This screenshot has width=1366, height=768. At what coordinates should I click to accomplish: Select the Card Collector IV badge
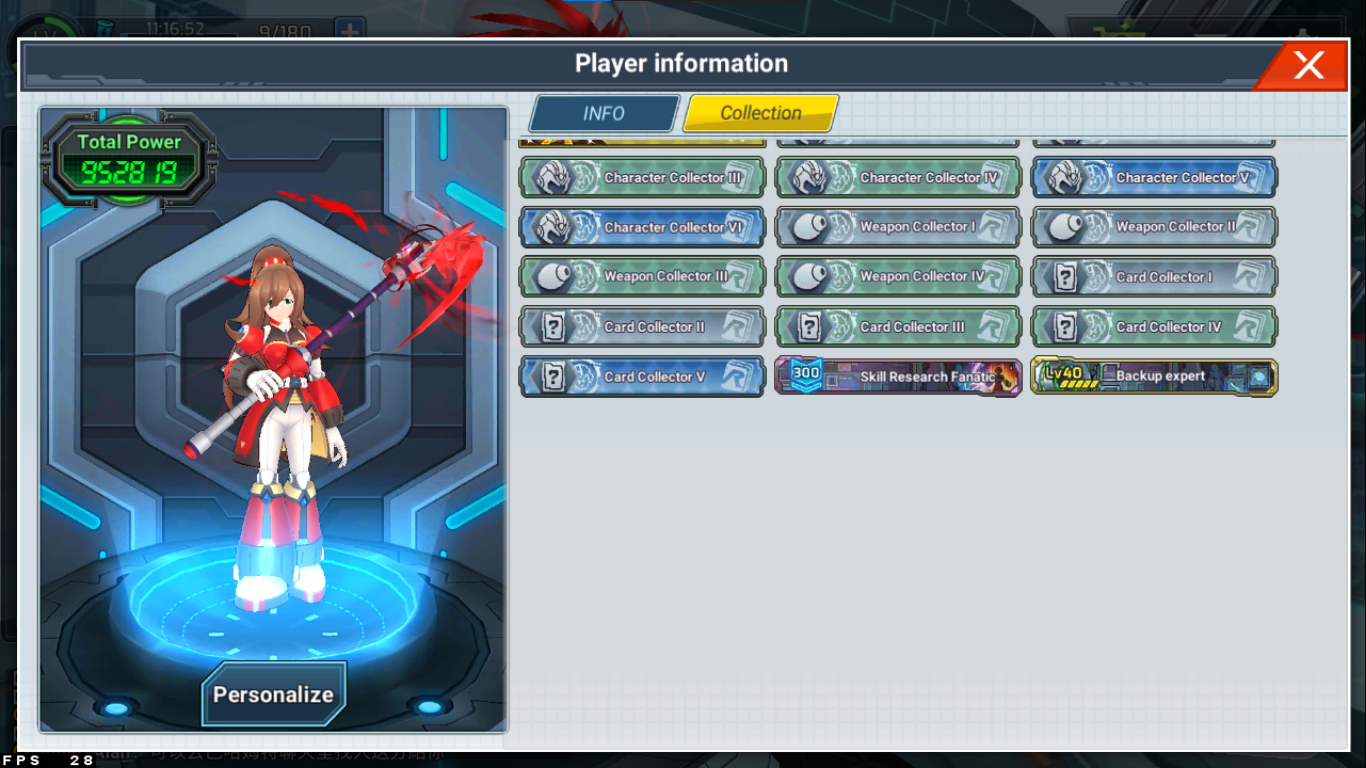[1154, 327]
